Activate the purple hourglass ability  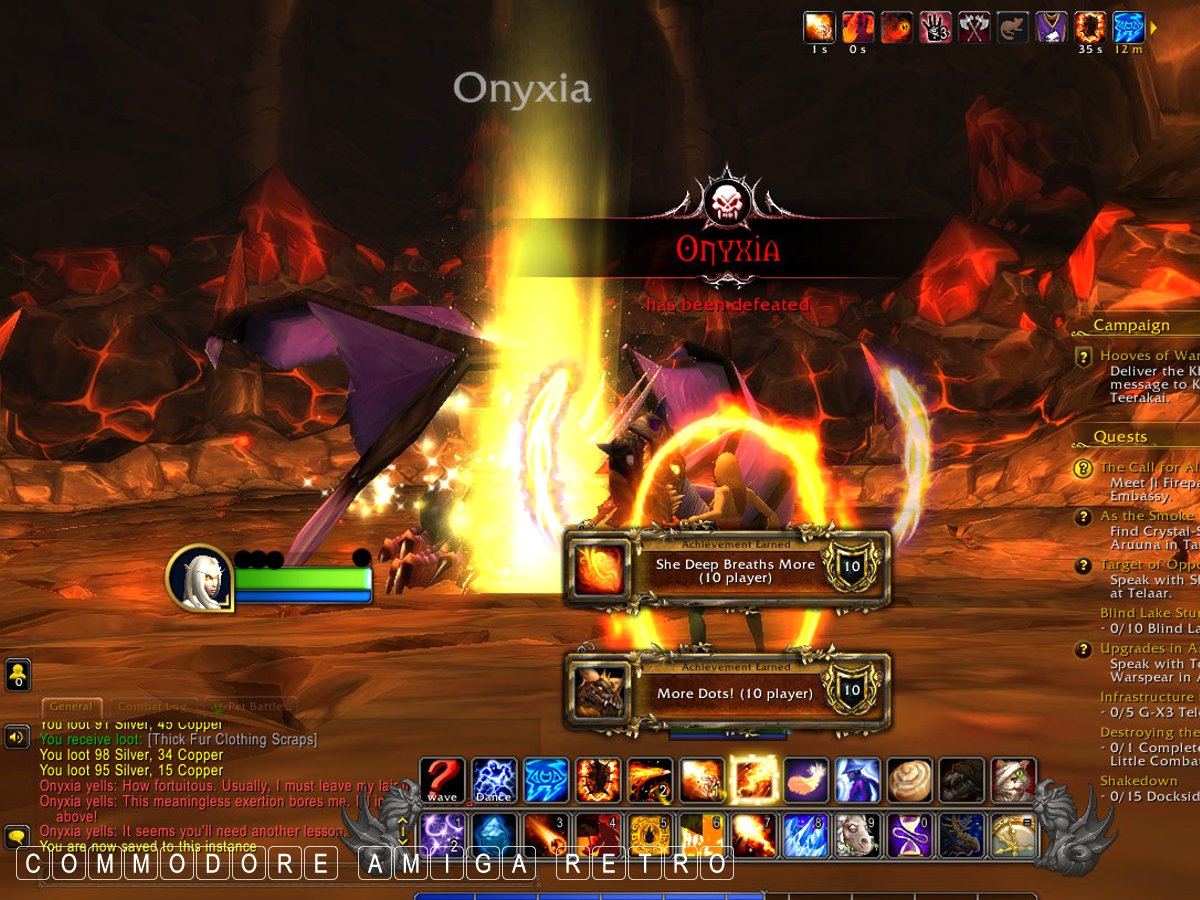(x=910, y=835)
